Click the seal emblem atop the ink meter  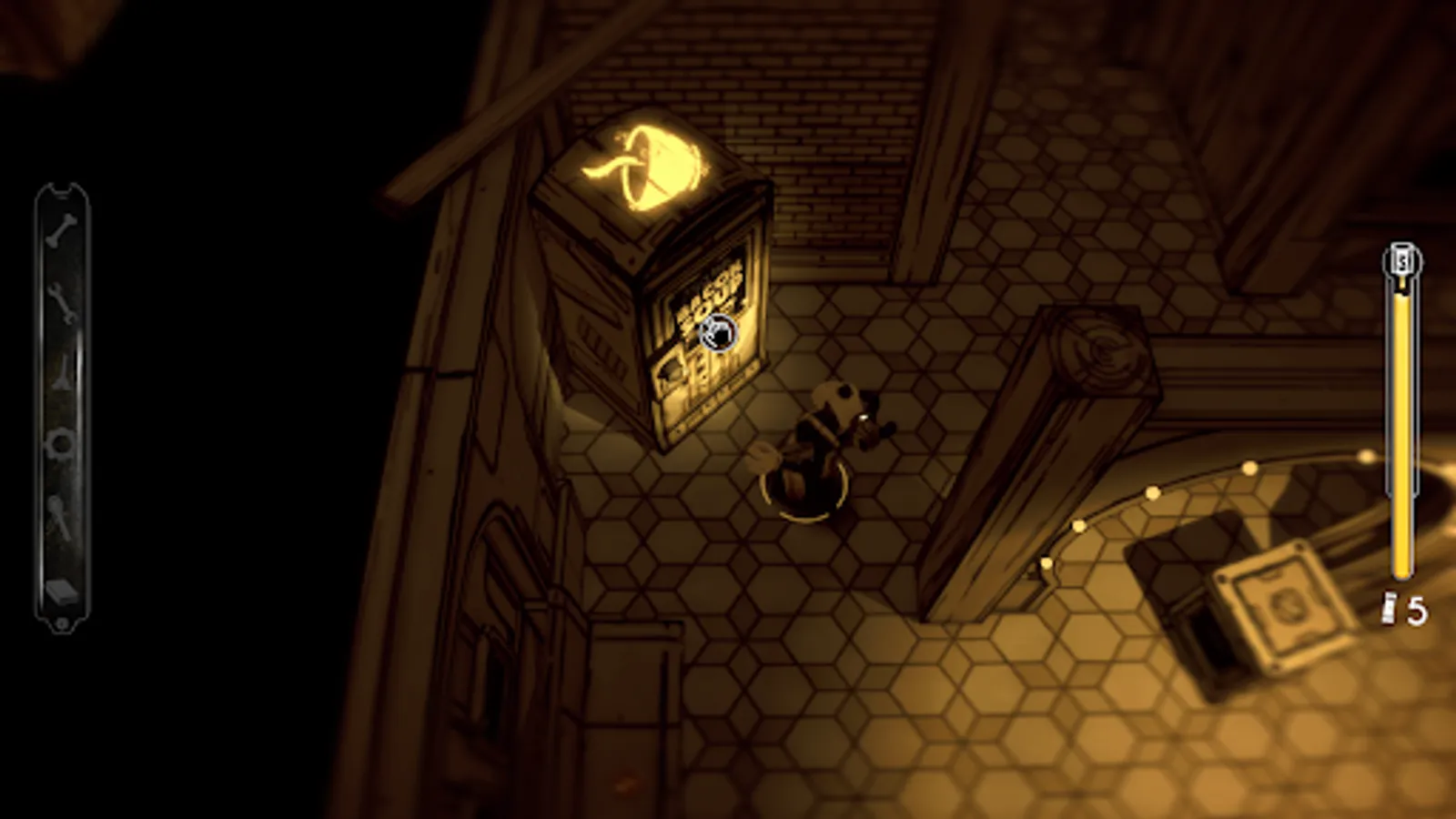[1402, 261]
